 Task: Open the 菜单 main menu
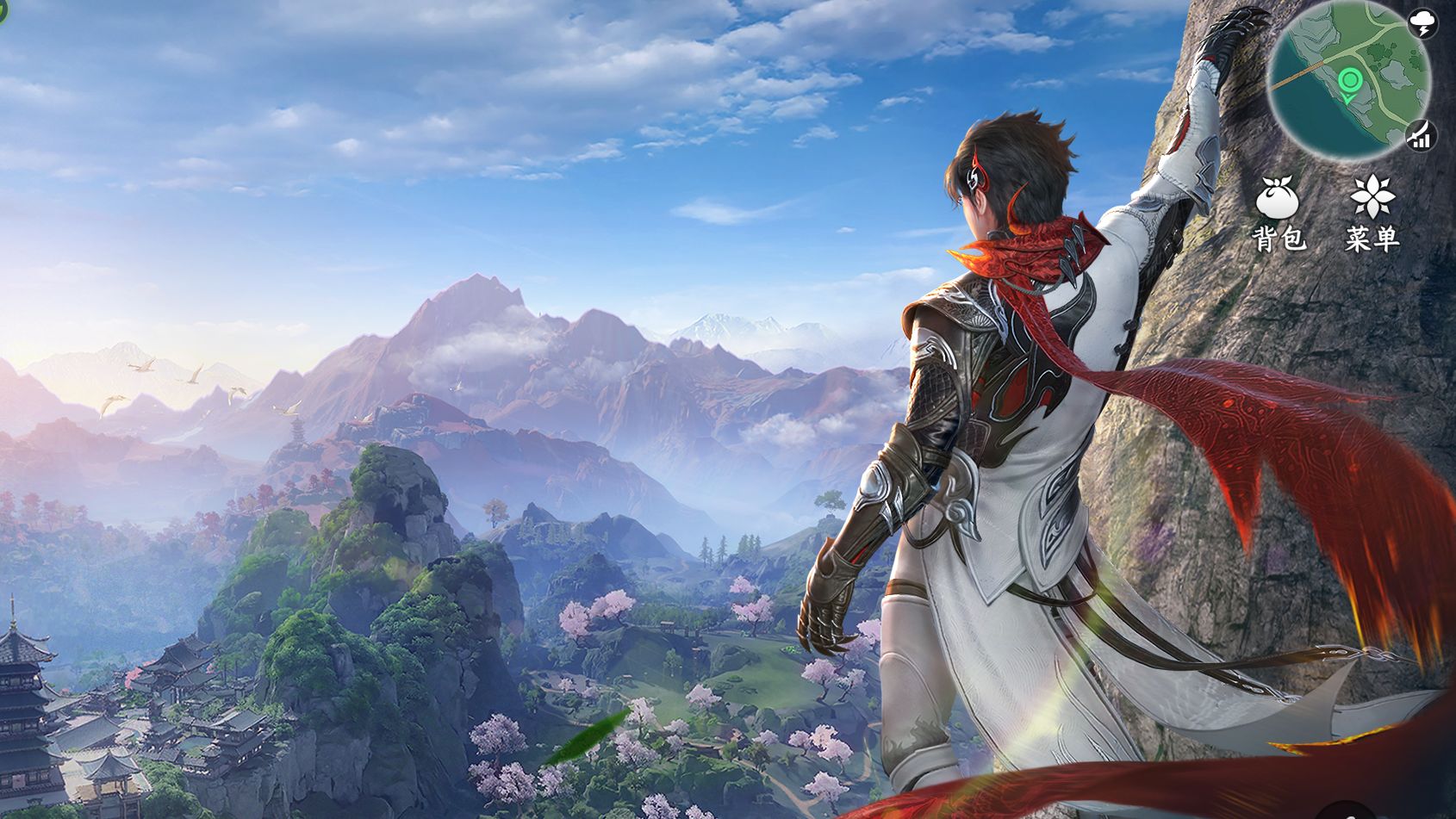(1372, 212)
